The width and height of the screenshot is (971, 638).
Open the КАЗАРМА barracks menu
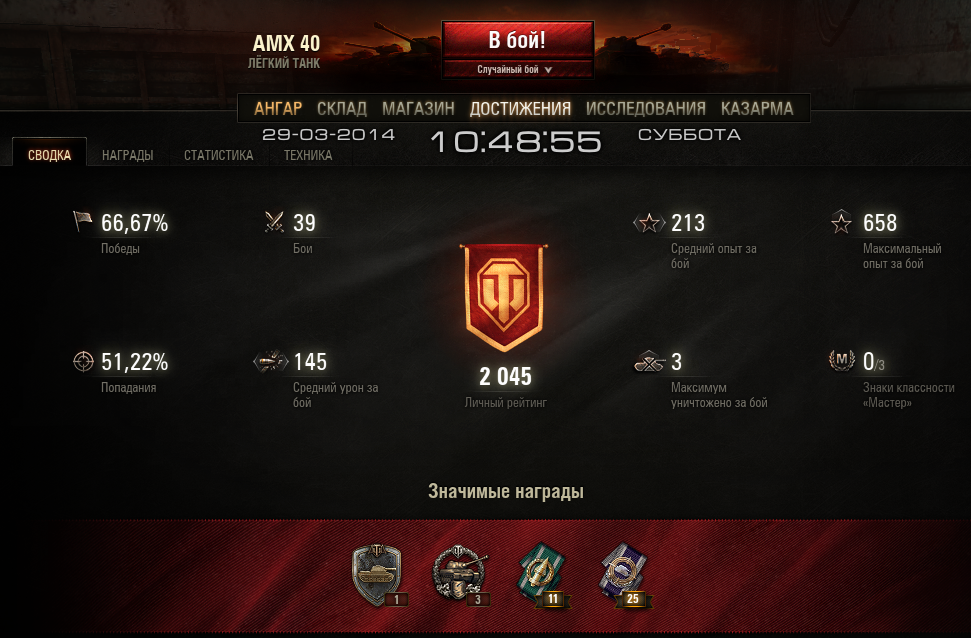[x=757, y=109]
